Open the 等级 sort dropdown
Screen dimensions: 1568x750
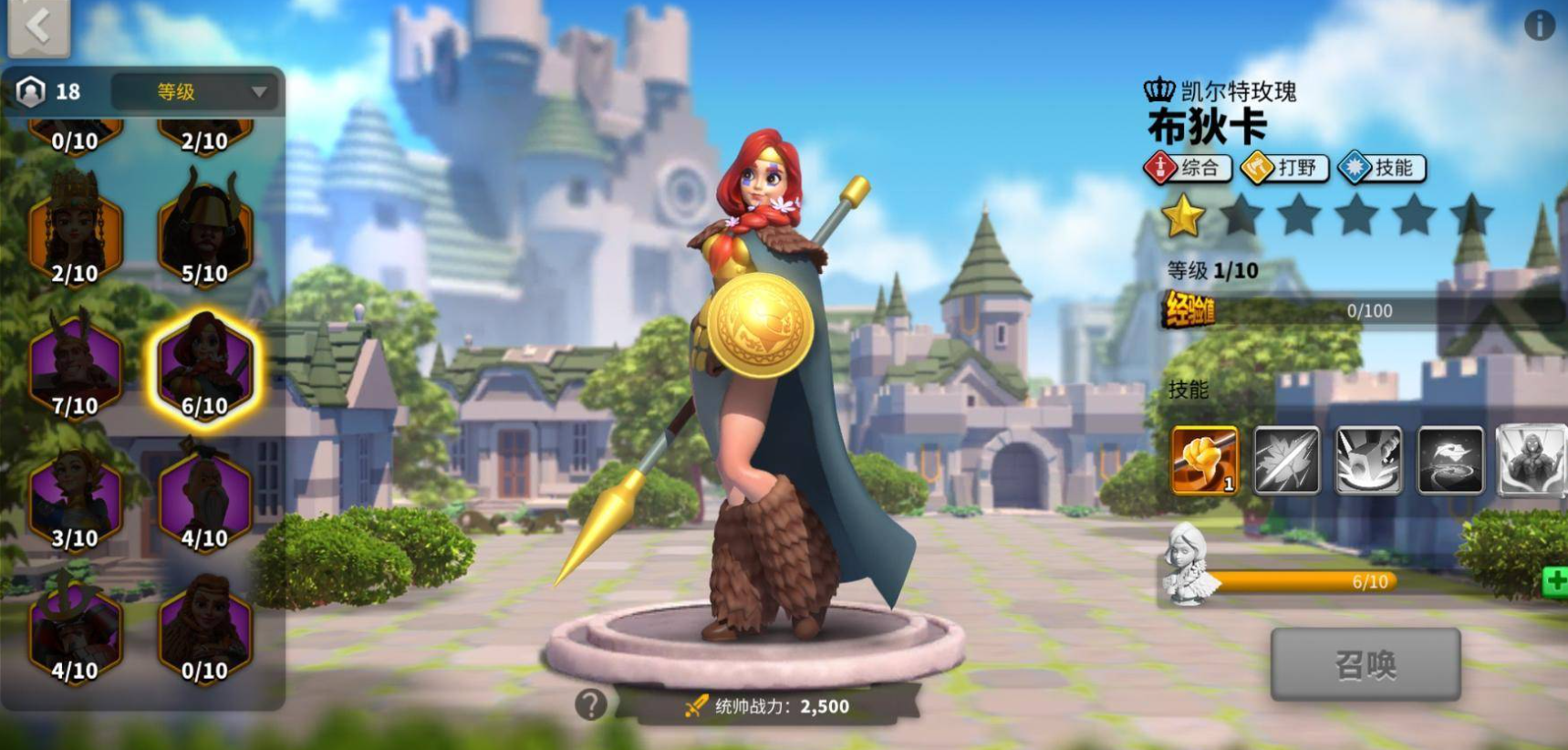coord(194,91)
